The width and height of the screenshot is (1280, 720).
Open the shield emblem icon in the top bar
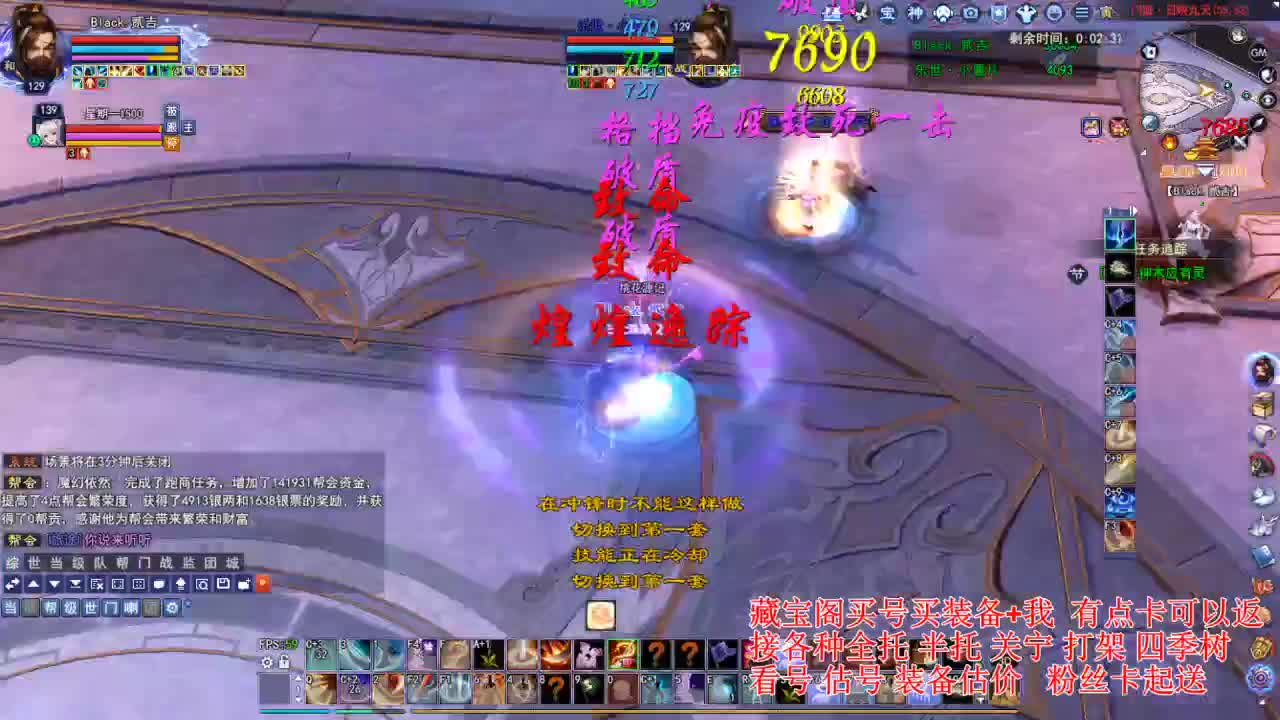click(998, 13)
